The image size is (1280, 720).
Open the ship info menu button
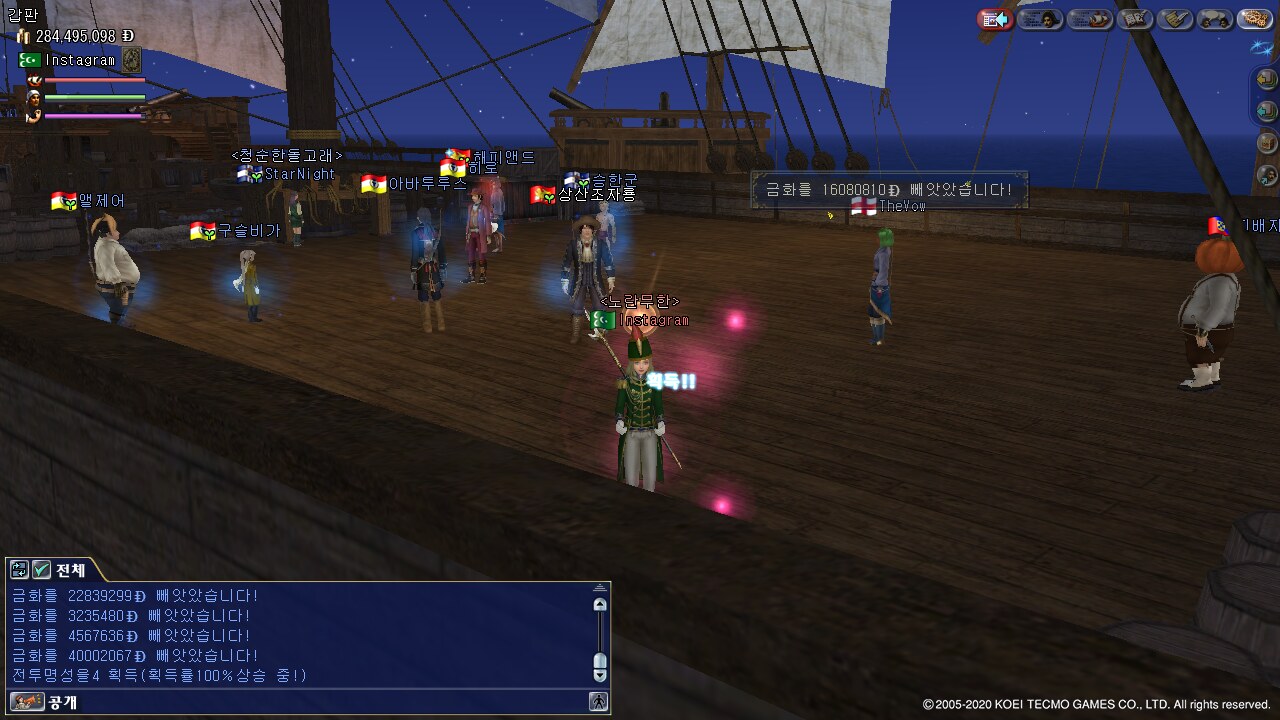point(1089,19)
